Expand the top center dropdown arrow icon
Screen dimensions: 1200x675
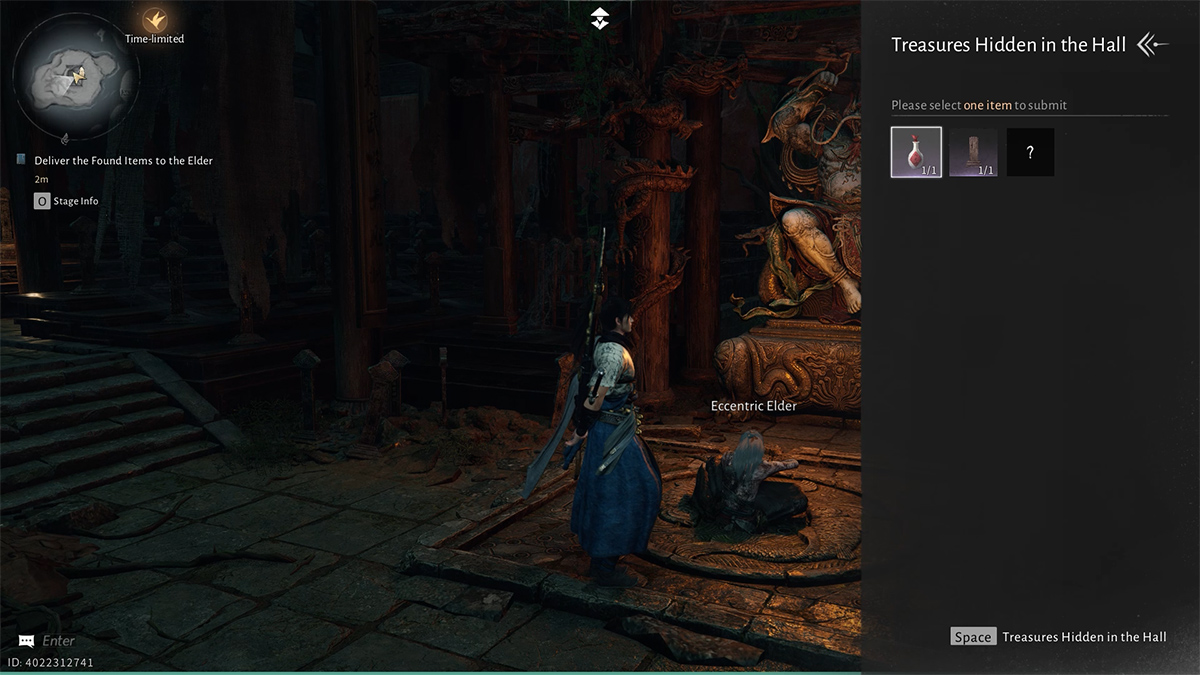coord(599,17)
